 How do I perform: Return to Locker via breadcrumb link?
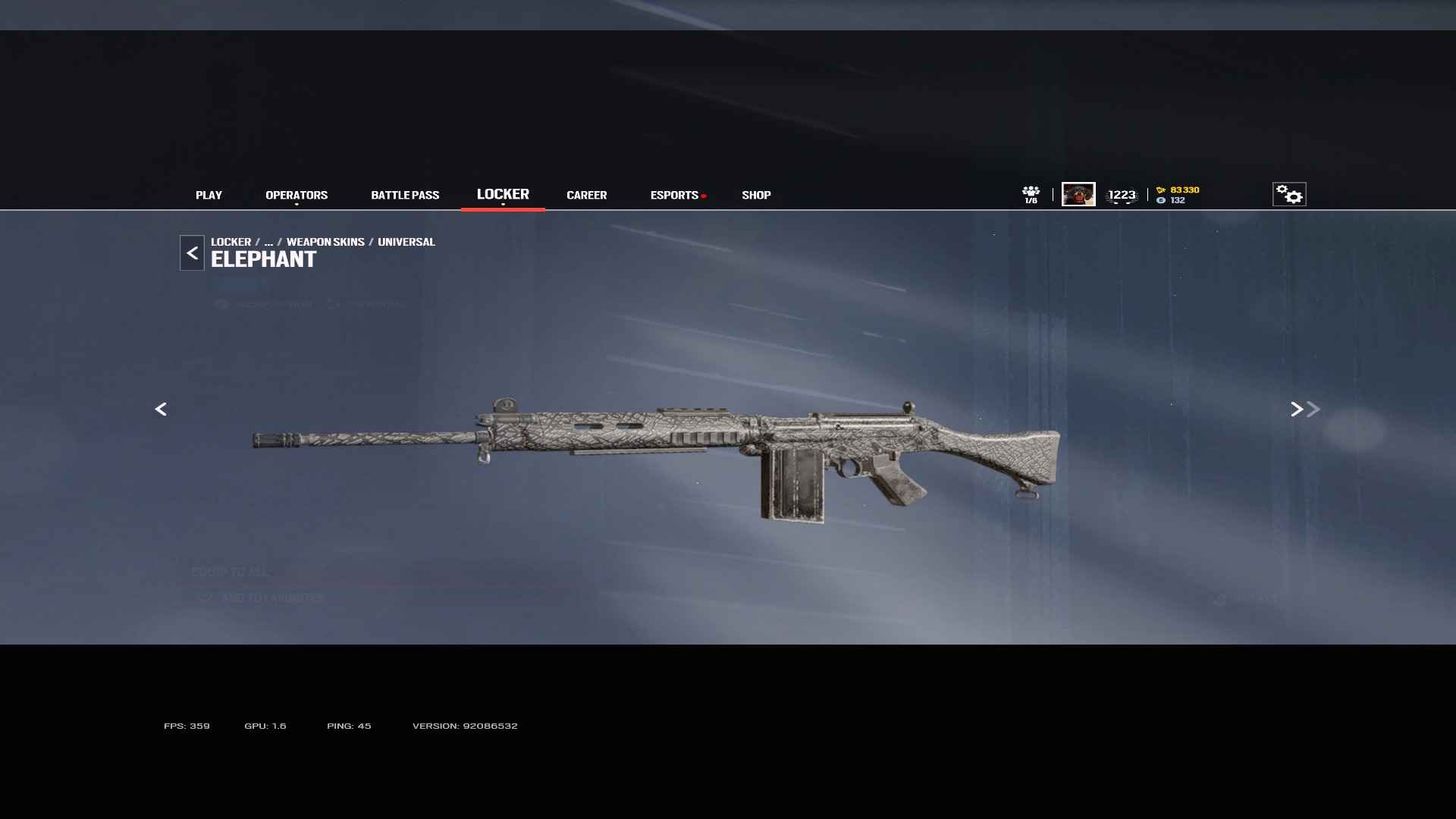click(231, 242)
